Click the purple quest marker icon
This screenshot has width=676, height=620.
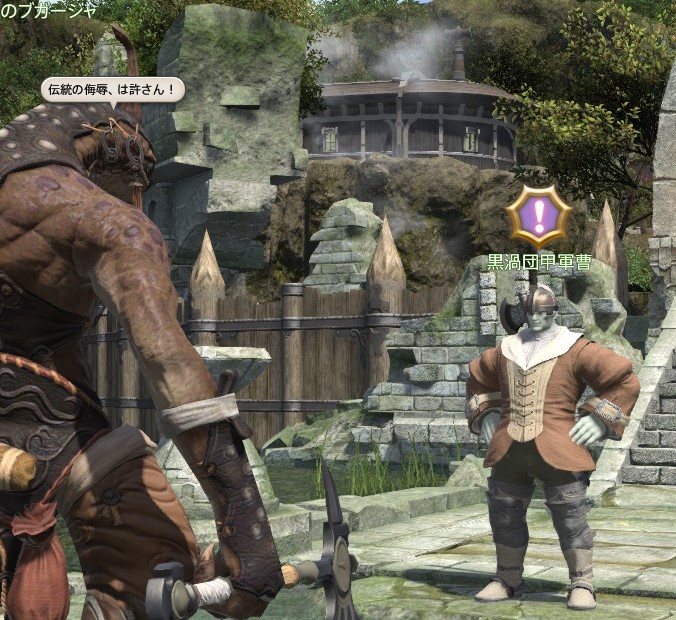(538, 216)
